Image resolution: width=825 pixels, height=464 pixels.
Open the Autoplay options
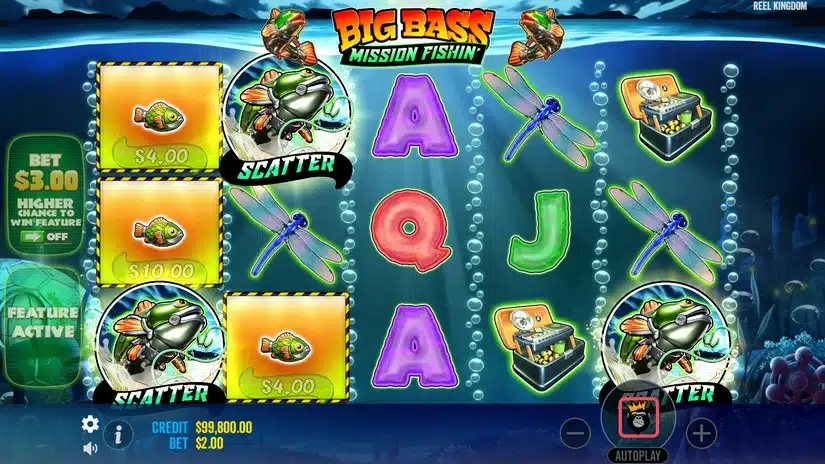638,455
